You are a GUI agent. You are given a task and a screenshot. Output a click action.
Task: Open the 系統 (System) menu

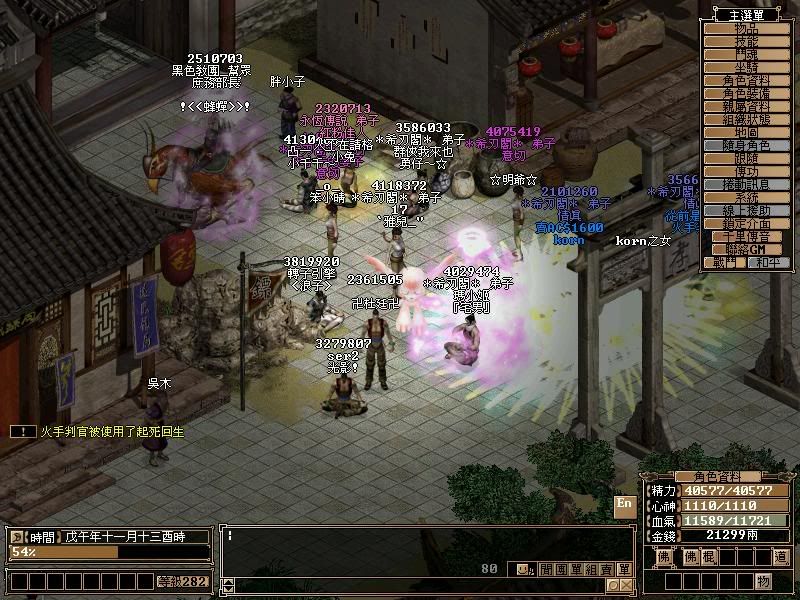point(746,198)
